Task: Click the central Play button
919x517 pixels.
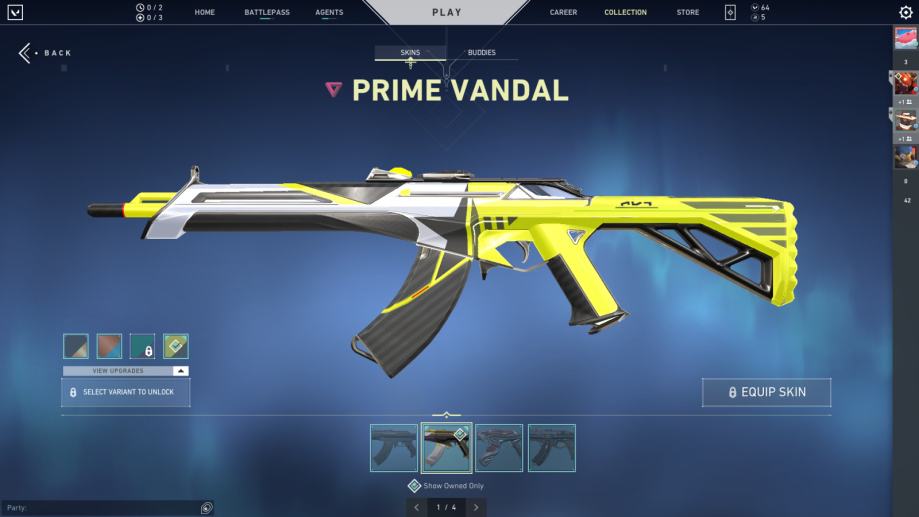Action: pos(447,13)
